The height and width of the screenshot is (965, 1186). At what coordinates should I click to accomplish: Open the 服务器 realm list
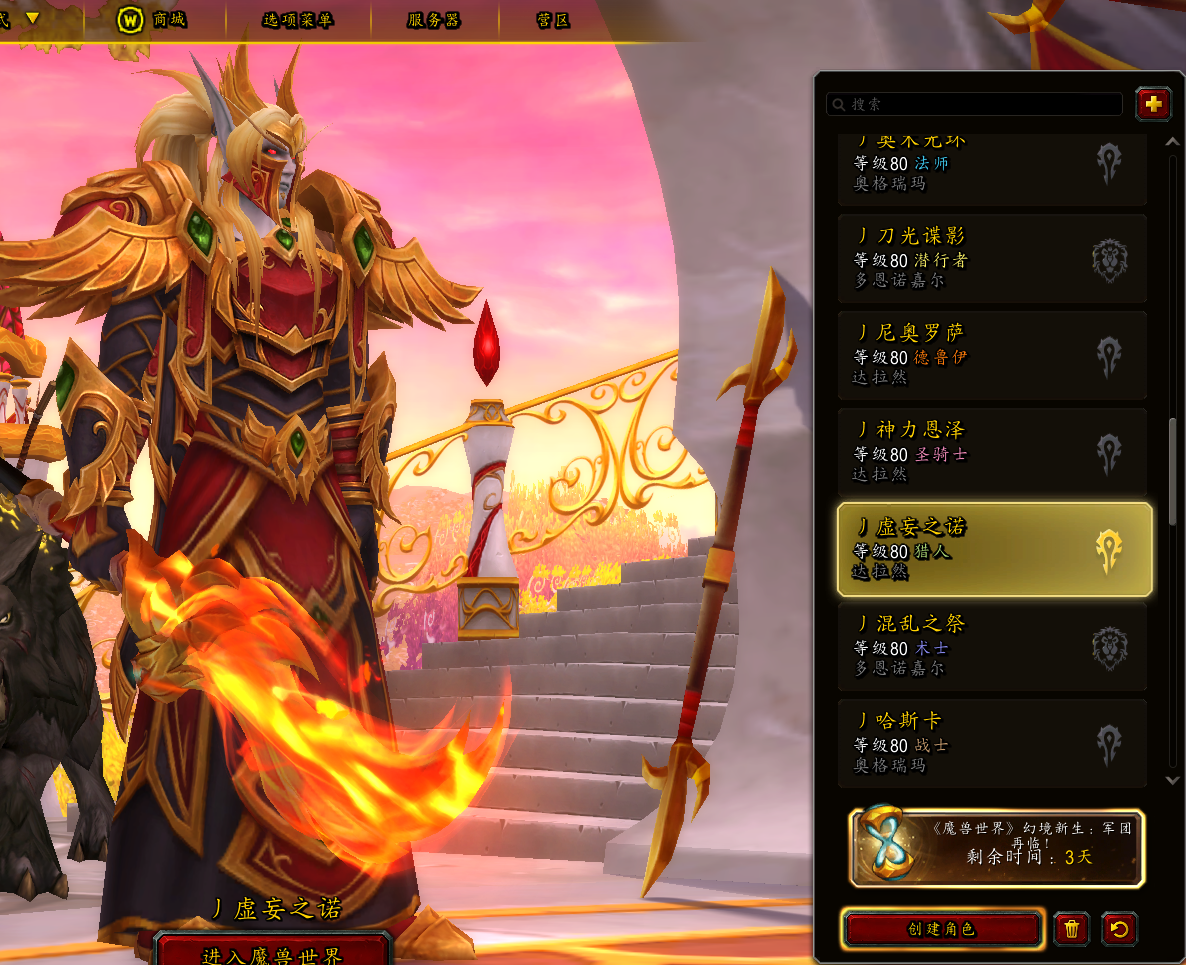[x=434, y=20]
